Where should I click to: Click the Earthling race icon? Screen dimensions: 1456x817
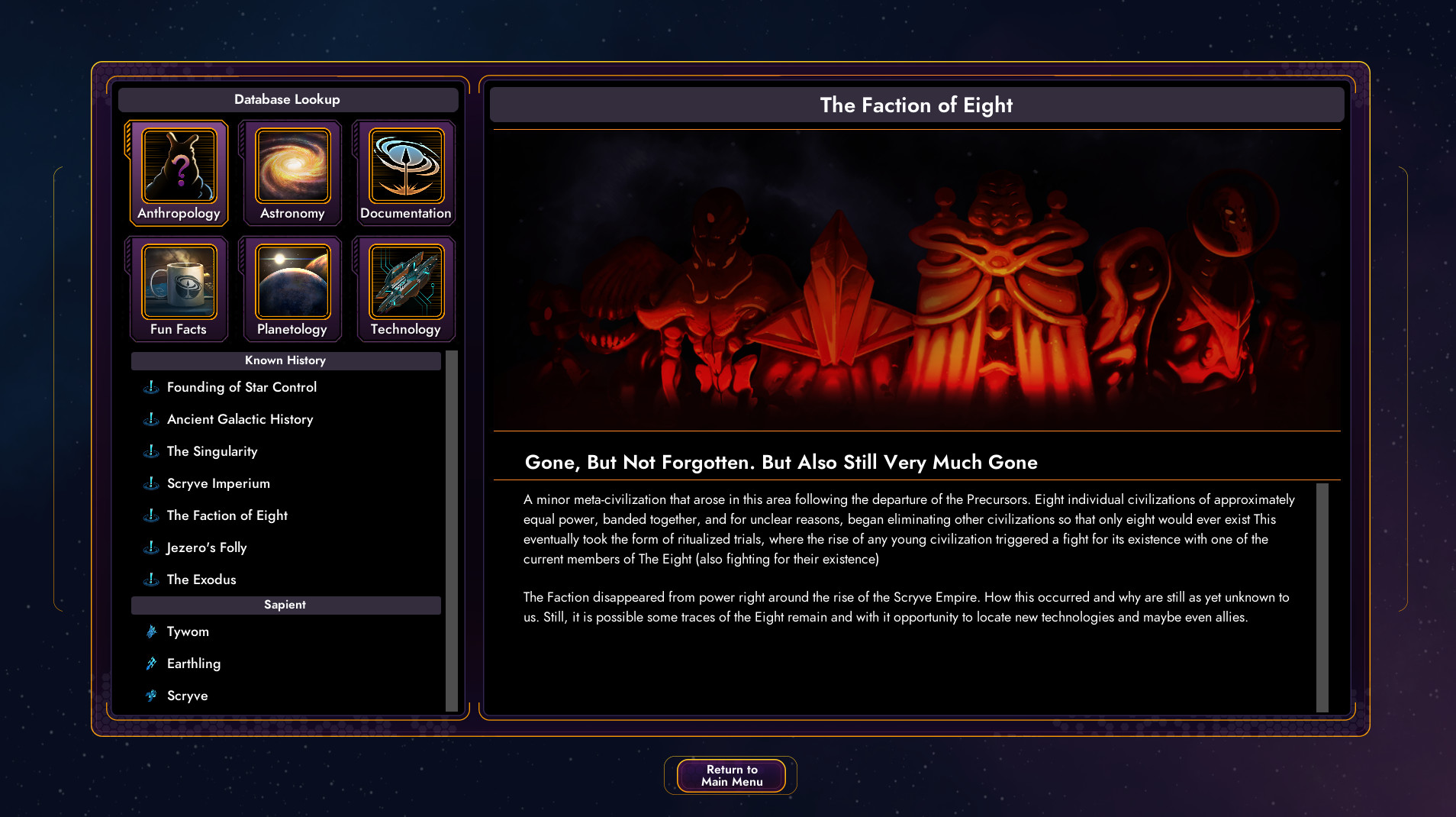(x=193, y=664)
